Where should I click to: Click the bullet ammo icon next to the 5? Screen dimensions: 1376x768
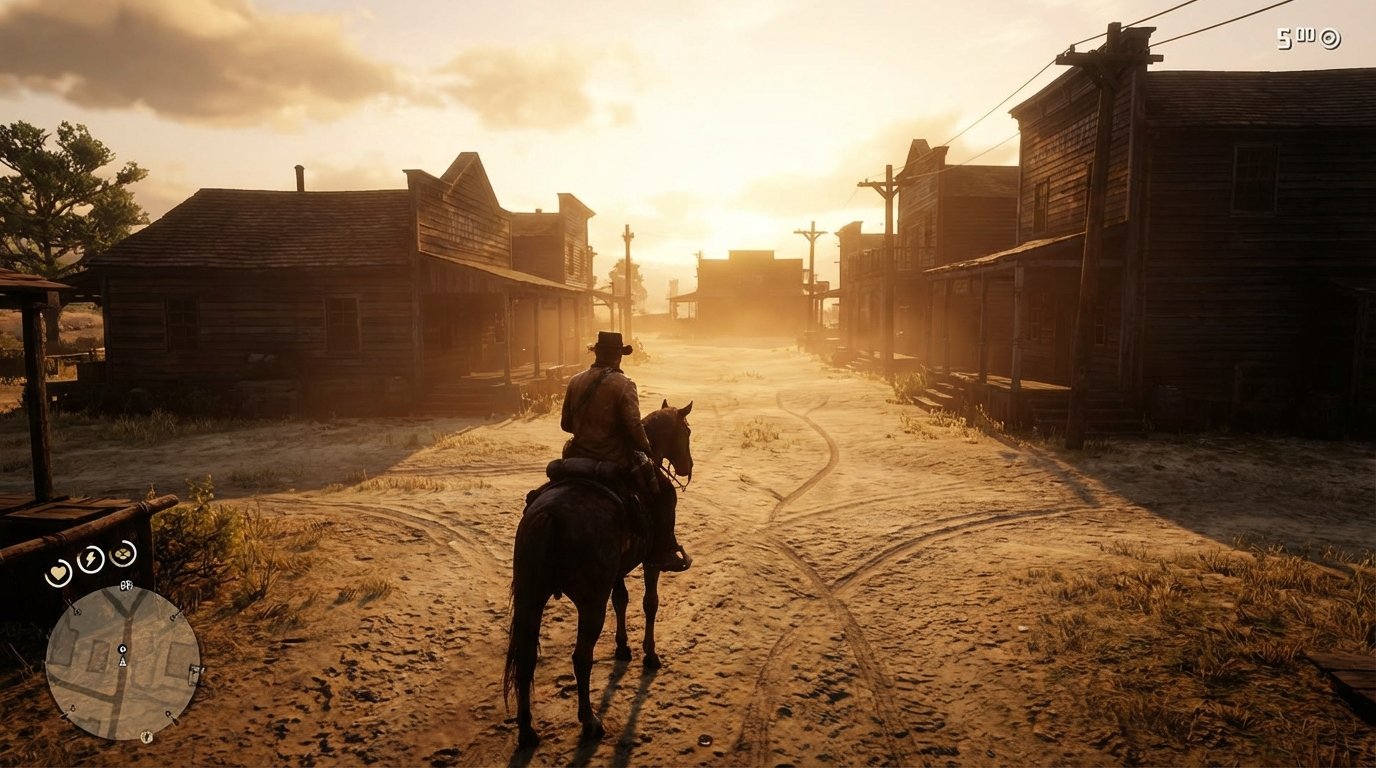coord(1306,36)
